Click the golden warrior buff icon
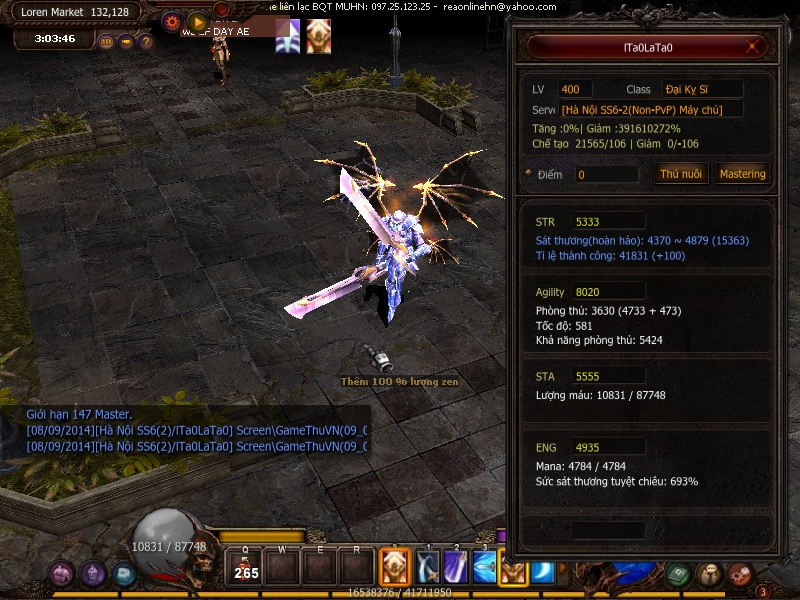Viewport: 800px width, 600px height. [318, 37]
